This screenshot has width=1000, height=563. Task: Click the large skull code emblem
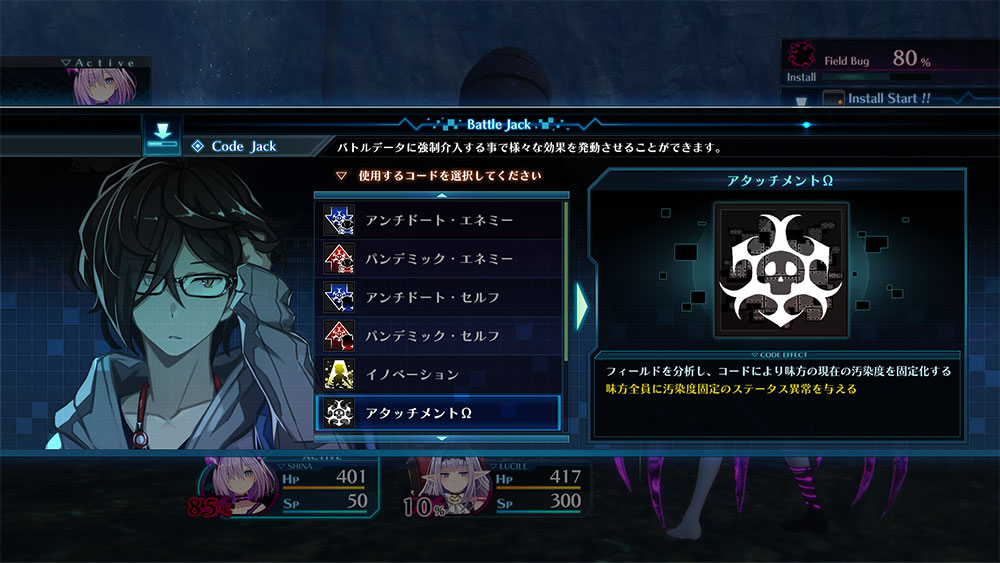pyautogui.click(x=777, y=270)
